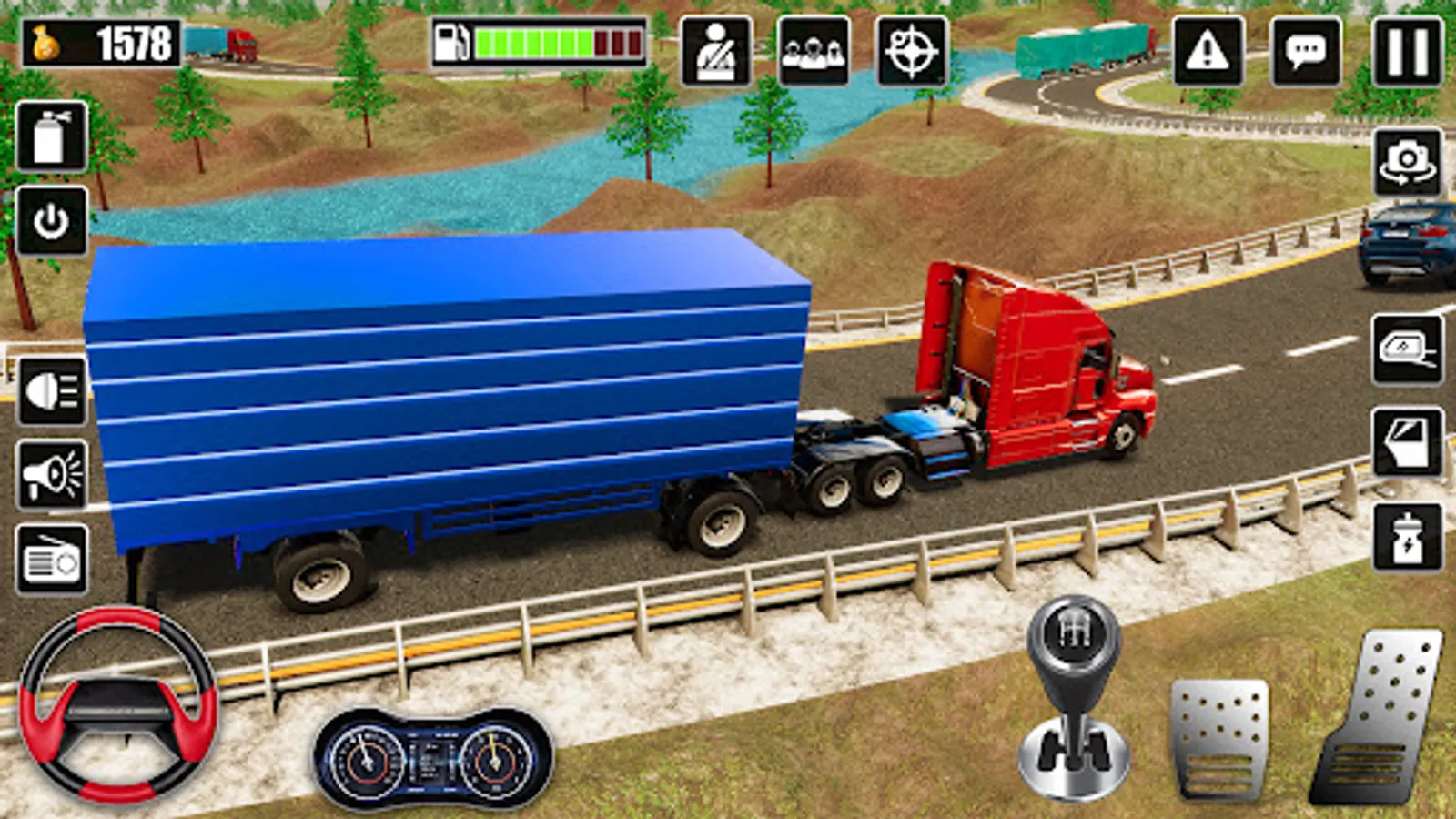Activate the hazard warning triangle button
This screenshot has width=1456, height=819.
pos(1208,52)
